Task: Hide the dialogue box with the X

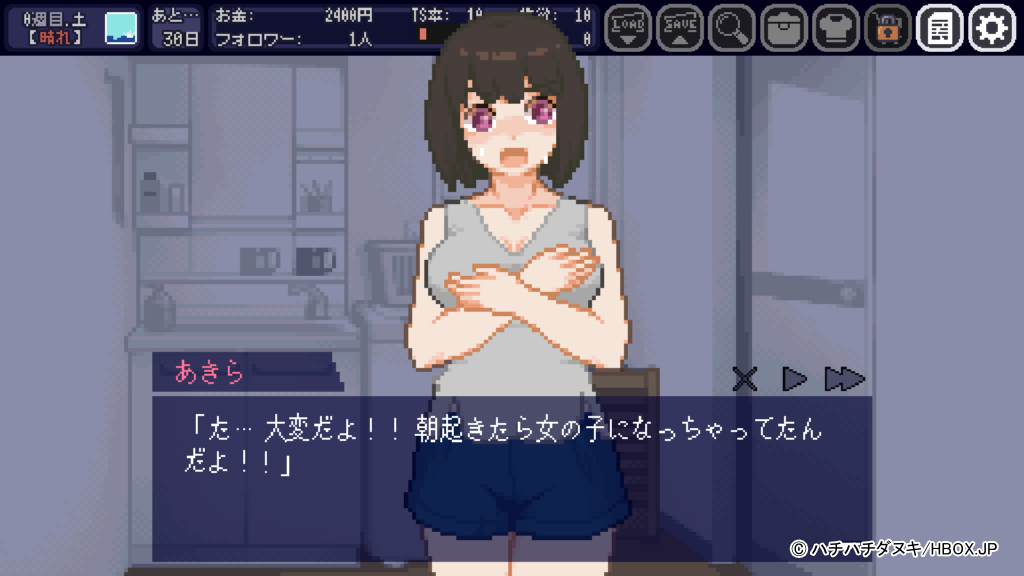Action: coord(745,379)
